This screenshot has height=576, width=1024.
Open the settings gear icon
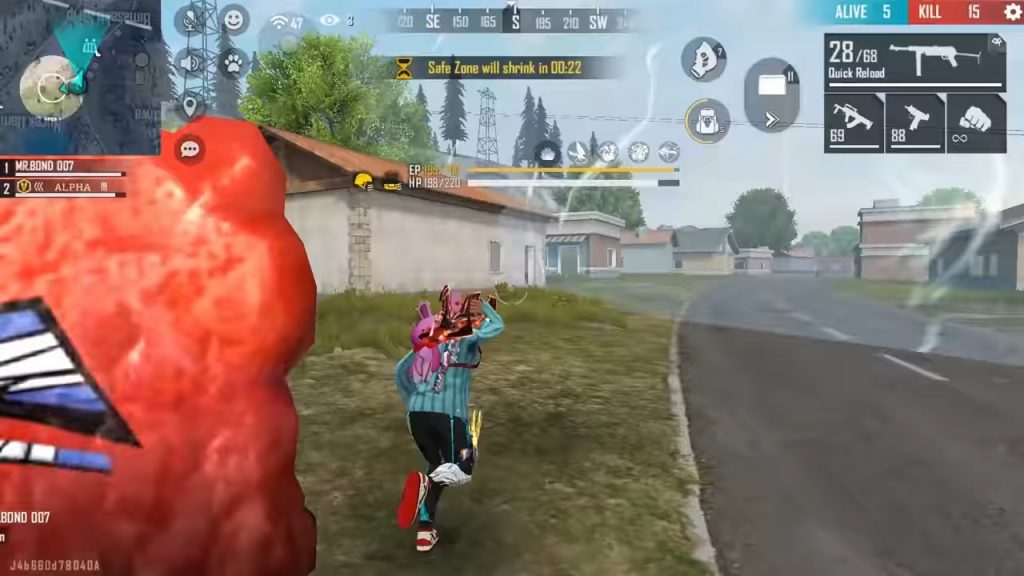tap(1012, 12)
